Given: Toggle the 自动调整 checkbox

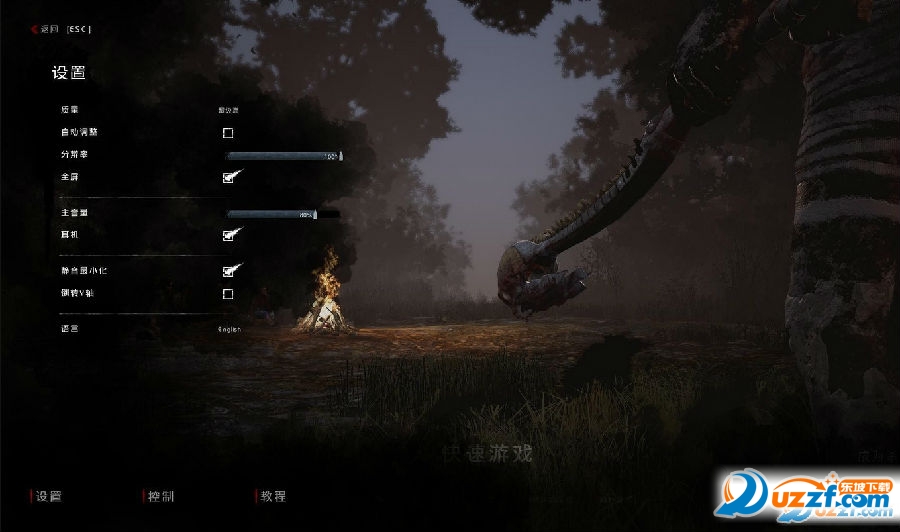Looking at the screenshot, I should coord(228,133).
